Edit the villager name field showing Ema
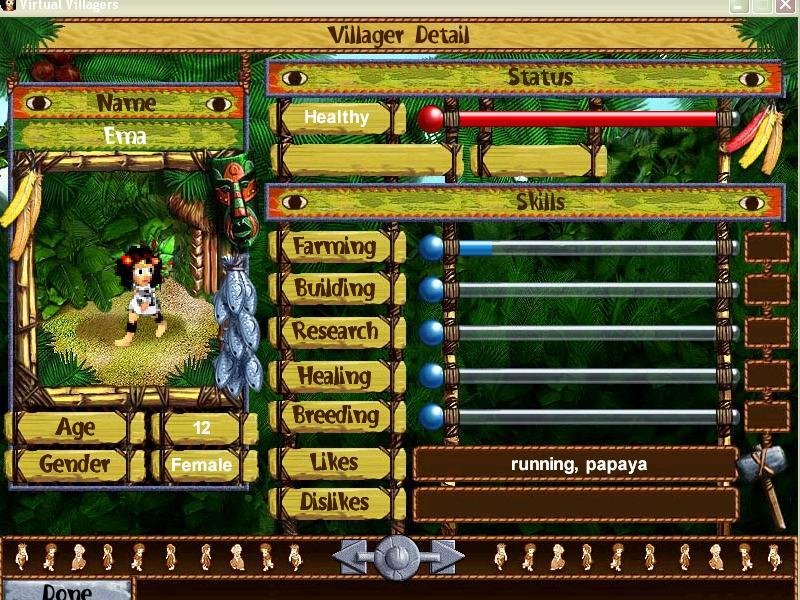 (127, 136)
